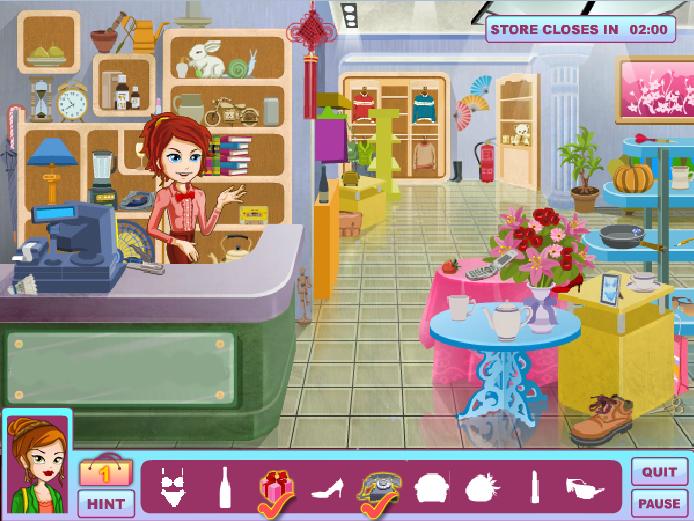Select the bikini silhouette in the item list
694x521 pixels.
click(174, 488)
